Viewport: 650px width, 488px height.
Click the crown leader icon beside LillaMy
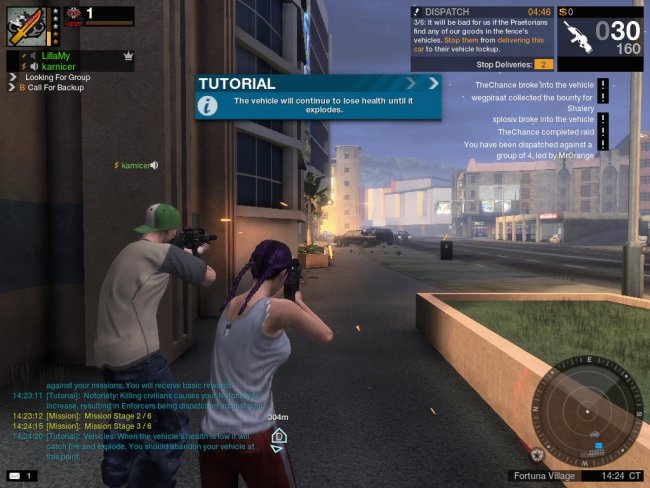coord(129,57)
